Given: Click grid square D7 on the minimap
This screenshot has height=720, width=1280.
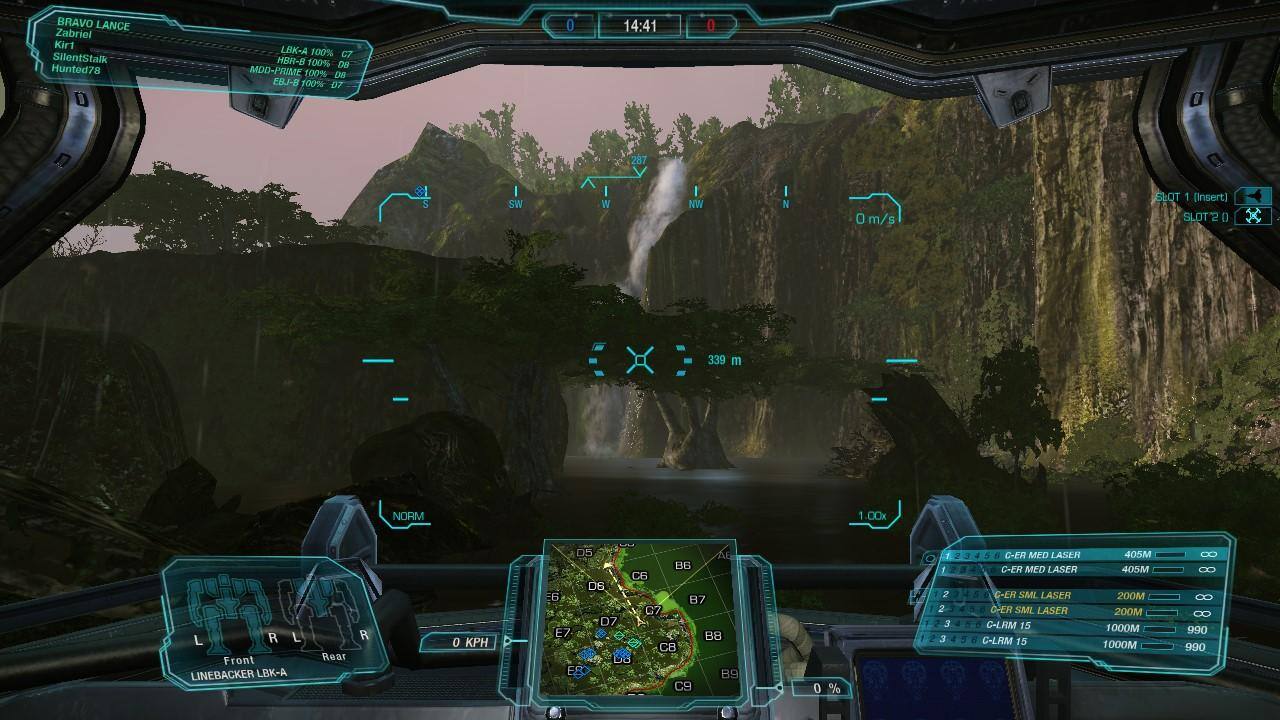Looking at the screenshot, I should [607, 621].
